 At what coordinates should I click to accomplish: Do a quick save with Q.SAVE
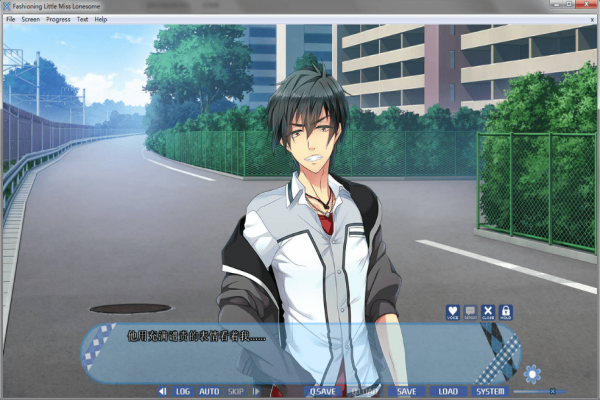(x=322, y=391)
